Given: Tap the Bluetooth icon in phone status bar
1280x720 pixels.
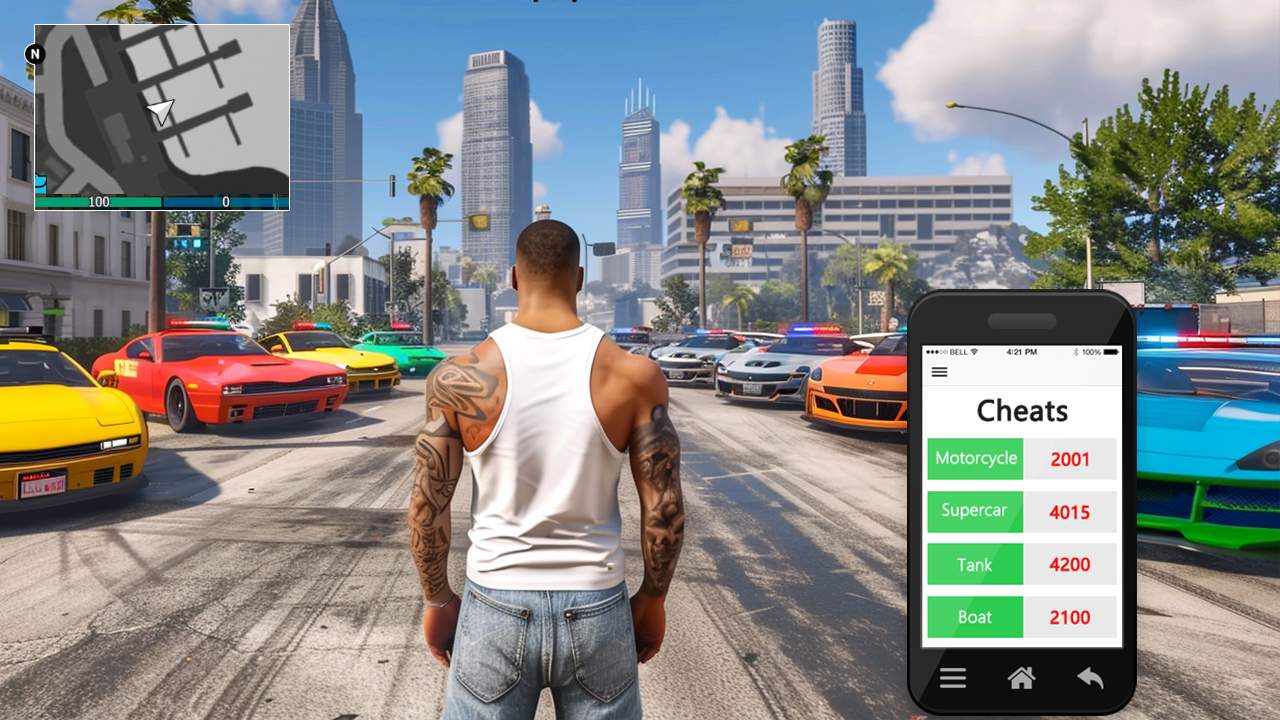Looking at the screenshot, I should coord(1076,352).
